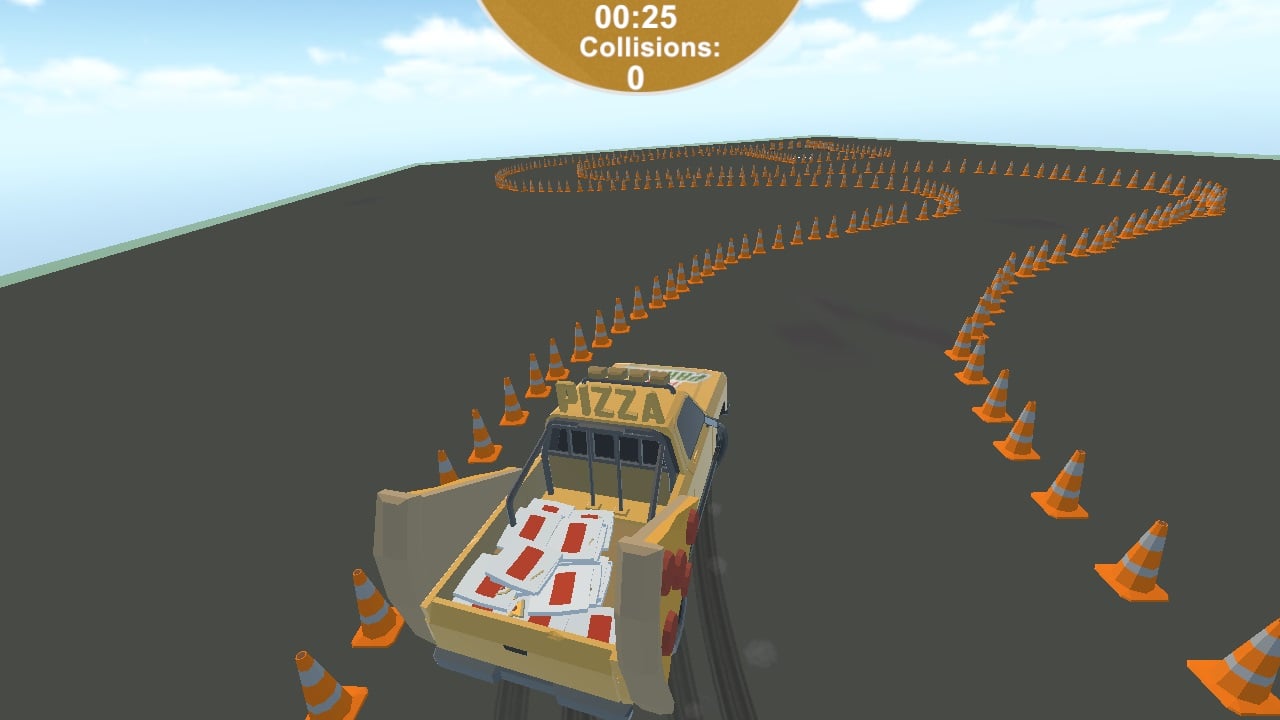1280x720 pixels.
Task: Click the Collisions counter label
Action: coord(637,44)
